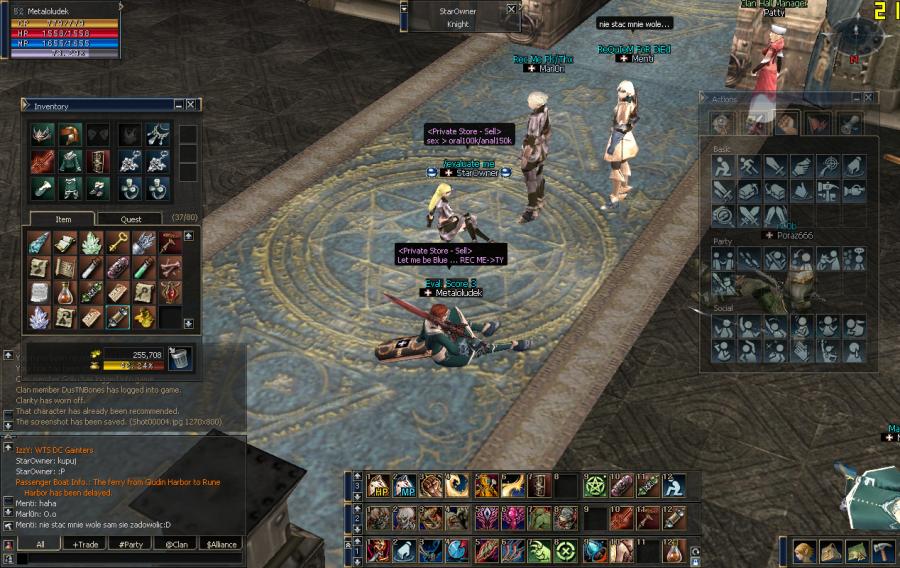
Task: Switch to the All chat tab
Action: 40,544
